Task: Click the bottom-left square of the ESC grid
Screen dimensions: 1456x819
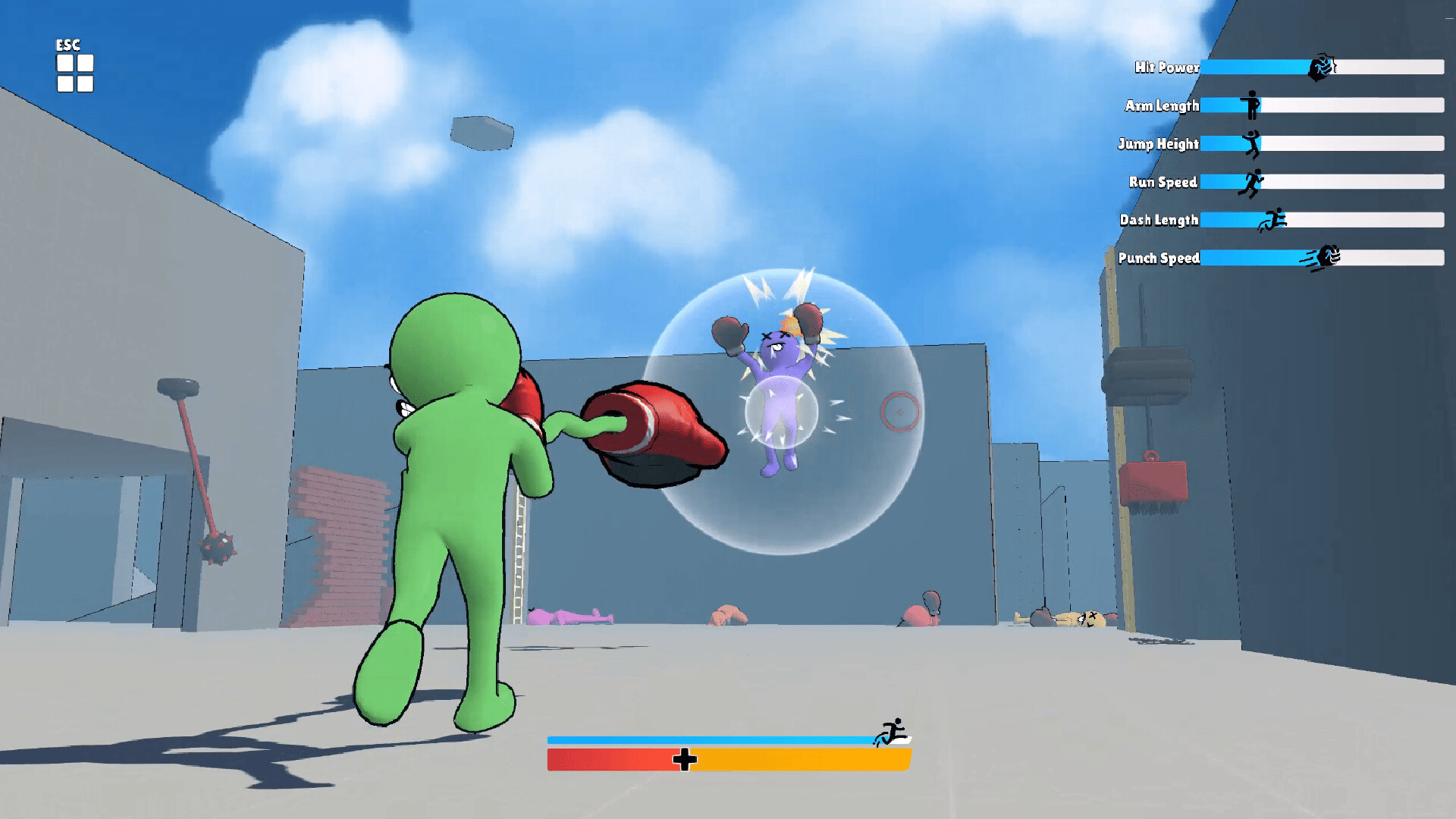Action: pyautogui.click(x=65, y=83)
